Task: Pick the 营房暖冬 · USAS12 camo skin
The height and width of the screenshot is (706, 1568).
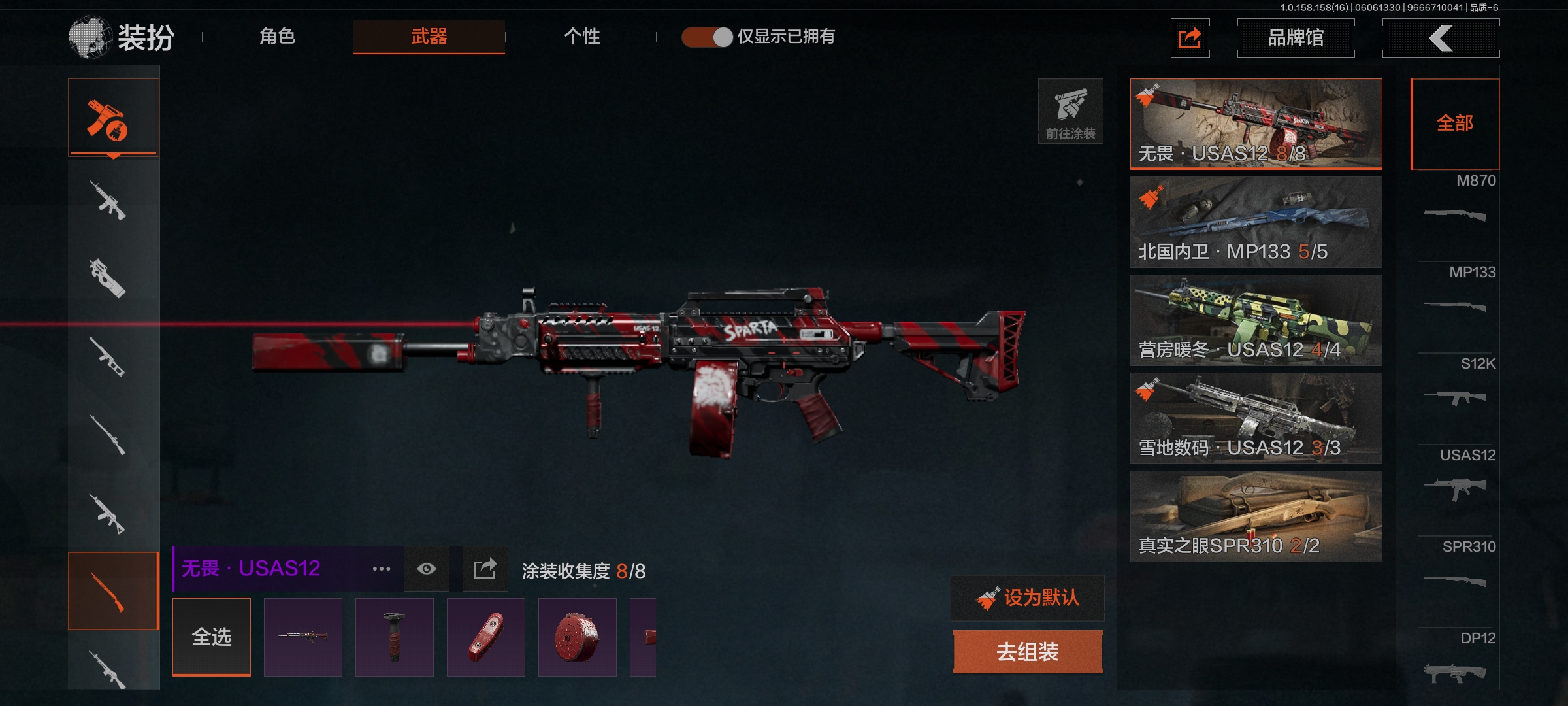Action: click(x=1256, y=320)
